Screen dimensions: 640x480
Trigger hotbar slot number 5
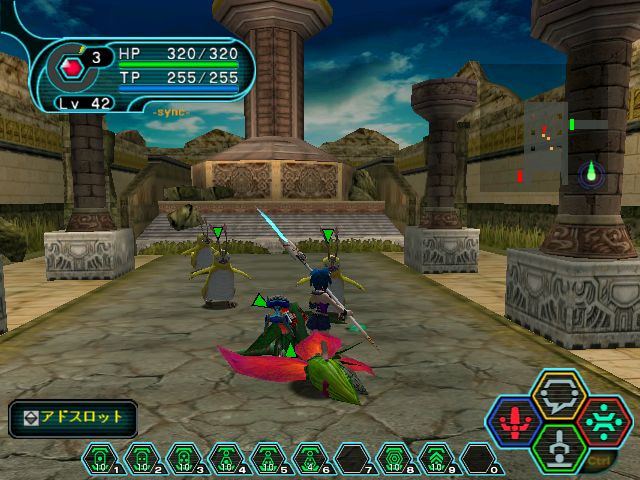pos(267,458)
